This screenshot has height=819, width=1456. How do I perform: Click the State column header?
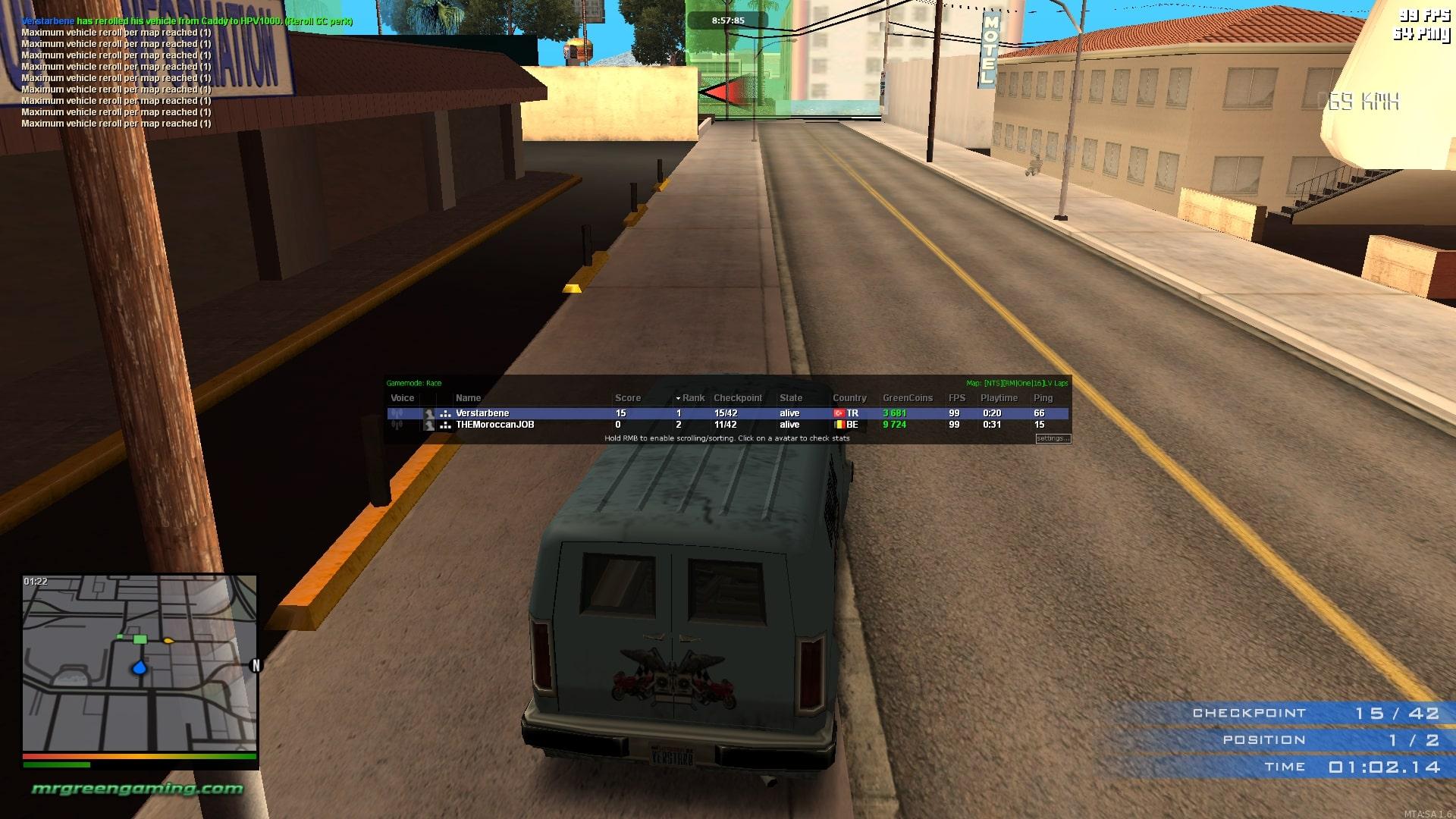coord(790,398)
